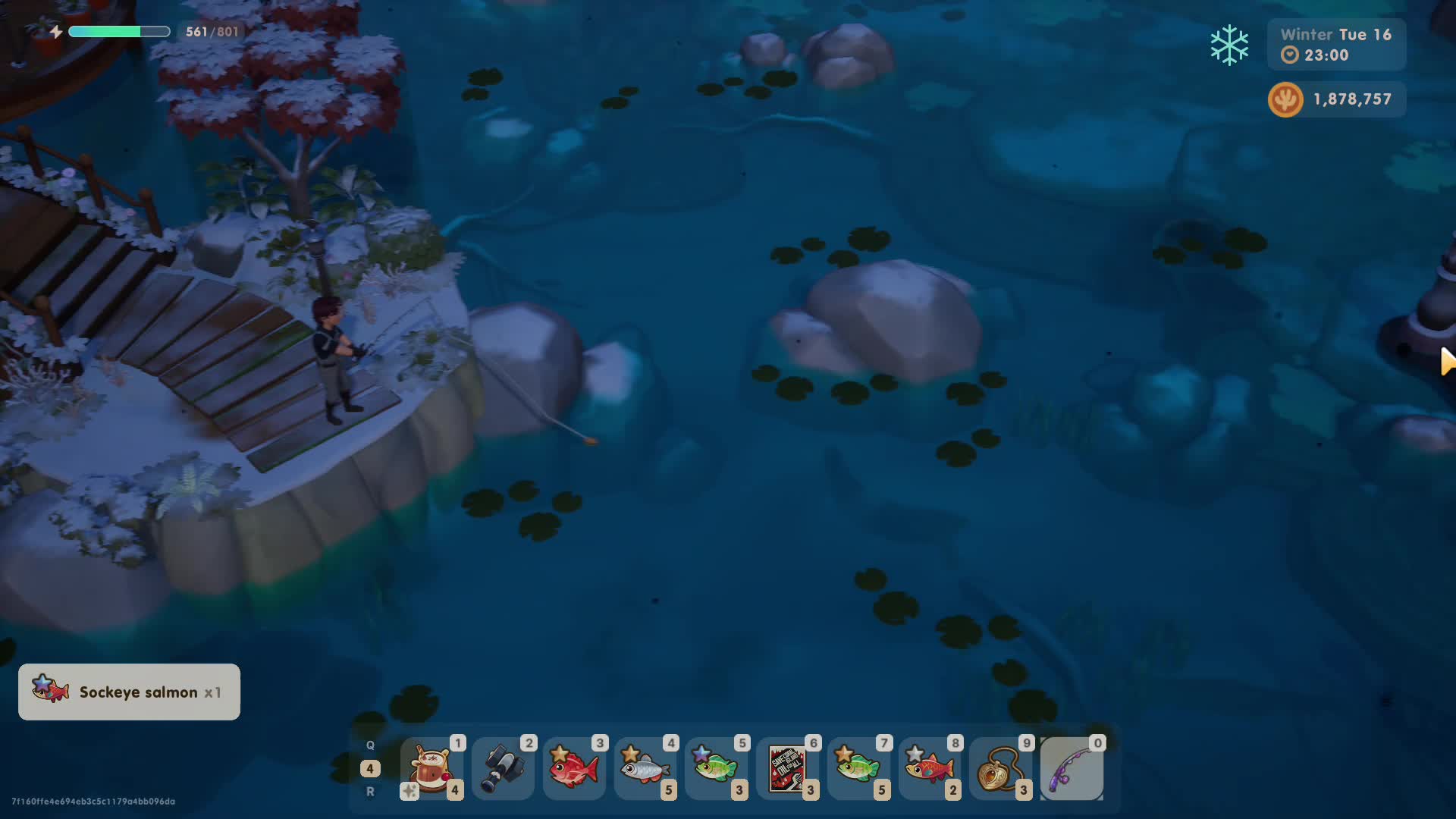Choose the sockeye salmon hotbar slot

point(930,769)
